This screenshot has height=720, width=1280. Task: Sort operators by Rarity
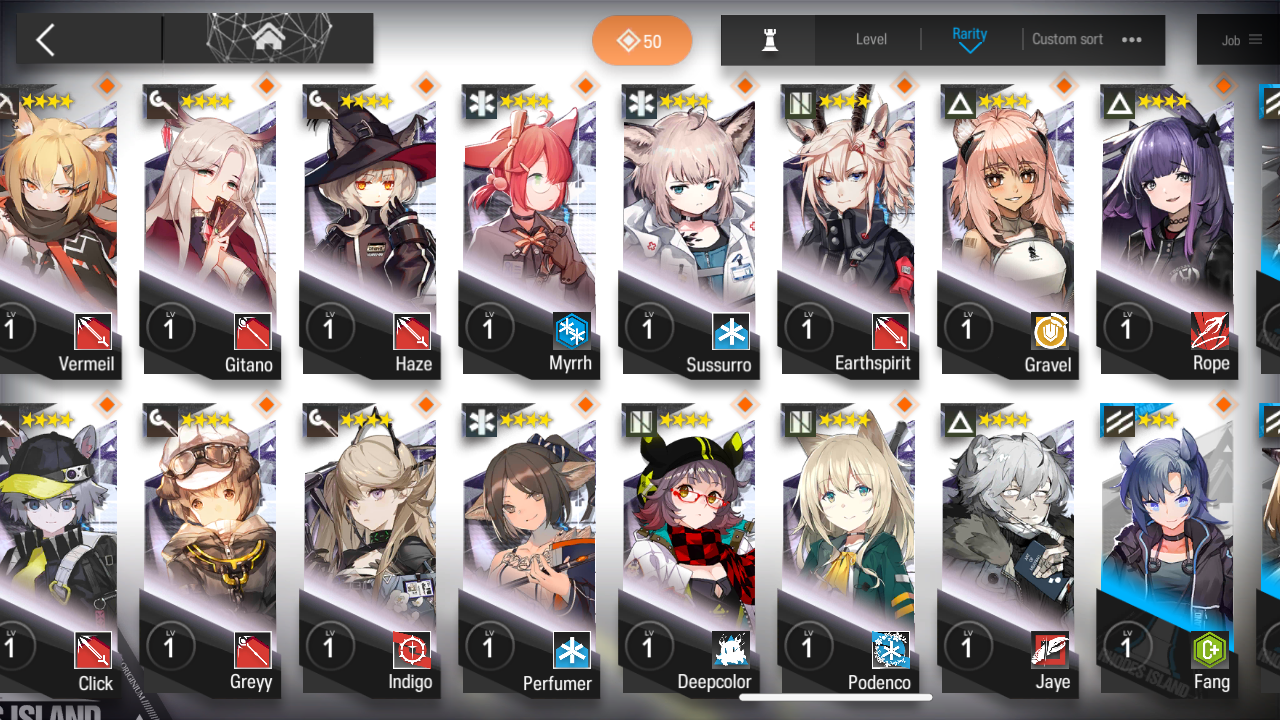pyautogui.click(x=969, y=39)
